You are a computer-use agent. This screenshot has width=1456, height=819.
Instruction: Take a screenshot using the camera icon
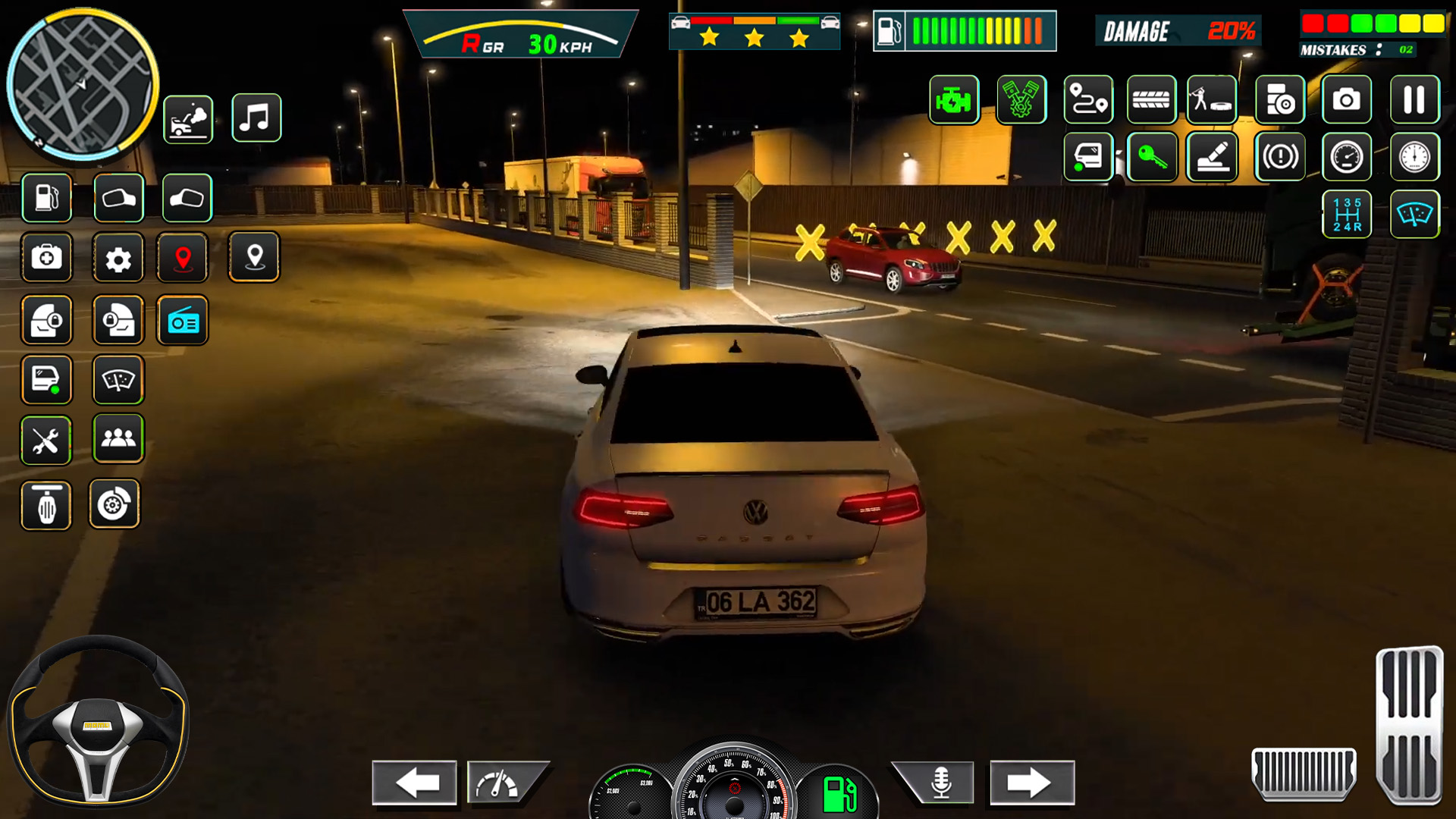[x=1346, y=99]
